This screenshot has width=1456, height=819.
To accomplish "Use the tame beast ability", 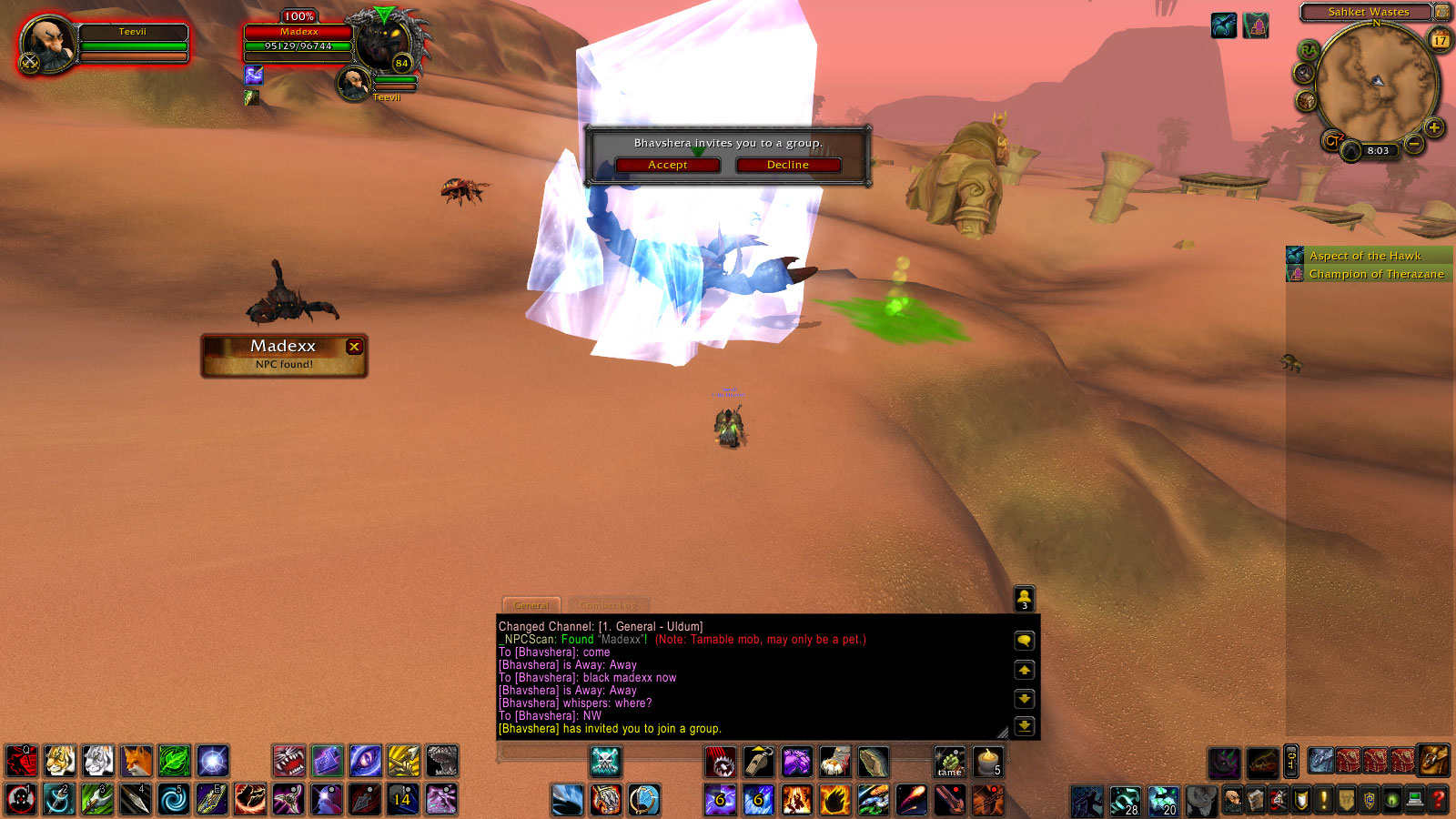I will pyautogui.click(x=949, y=762).
